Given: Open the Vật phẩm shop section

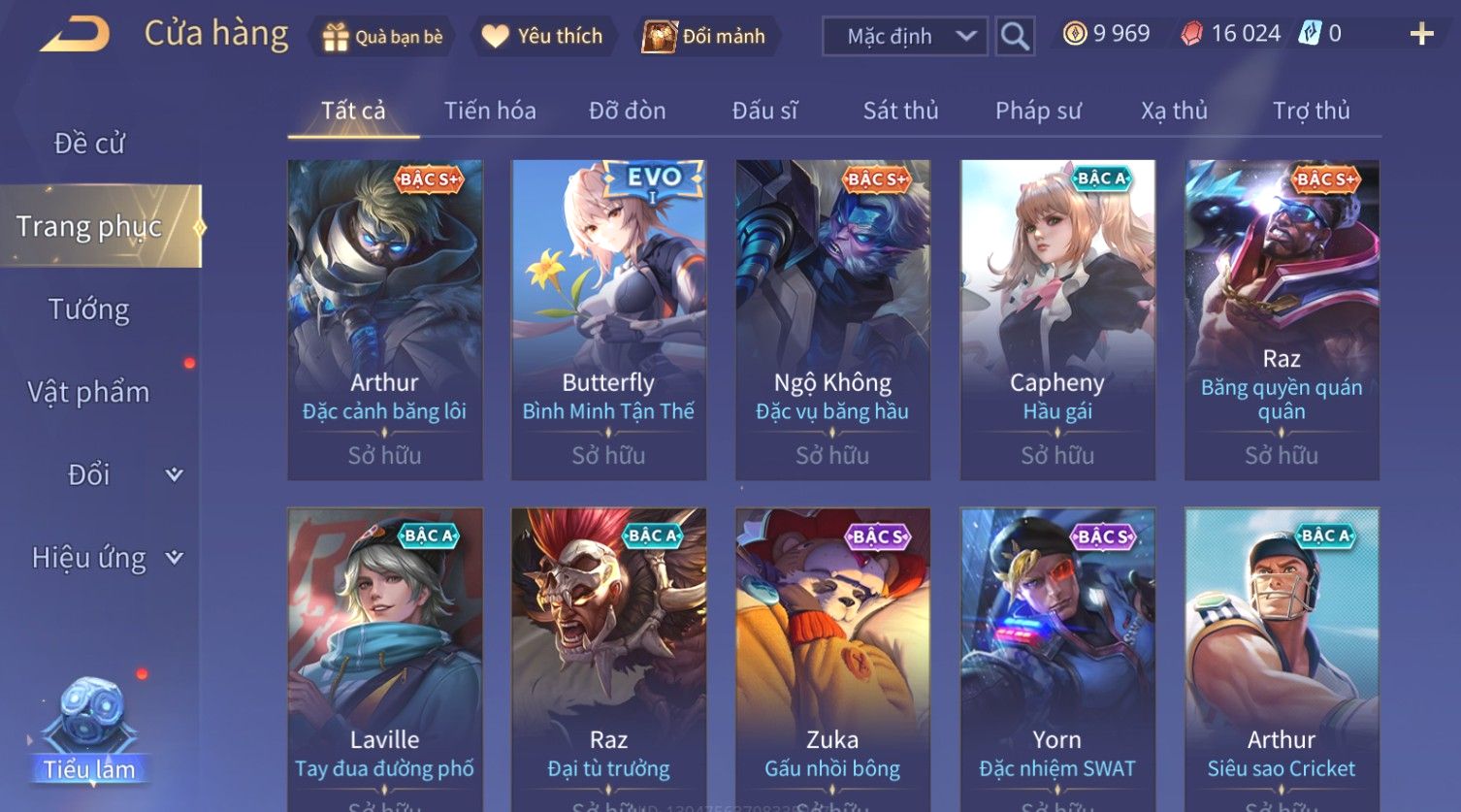Looking at the screenshot, I should coord(89,392).
